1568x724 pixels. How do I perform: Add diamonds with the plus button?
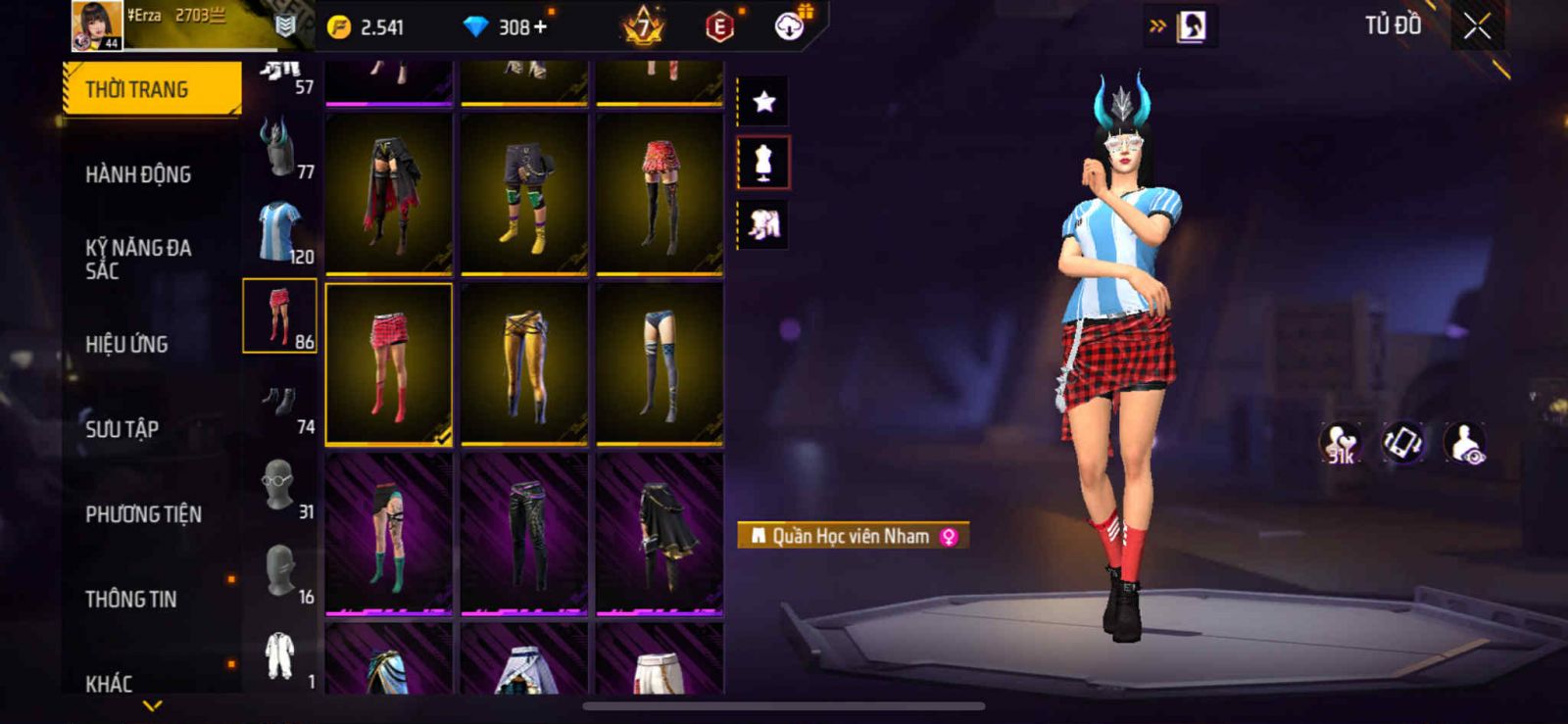tap(540, 27)
